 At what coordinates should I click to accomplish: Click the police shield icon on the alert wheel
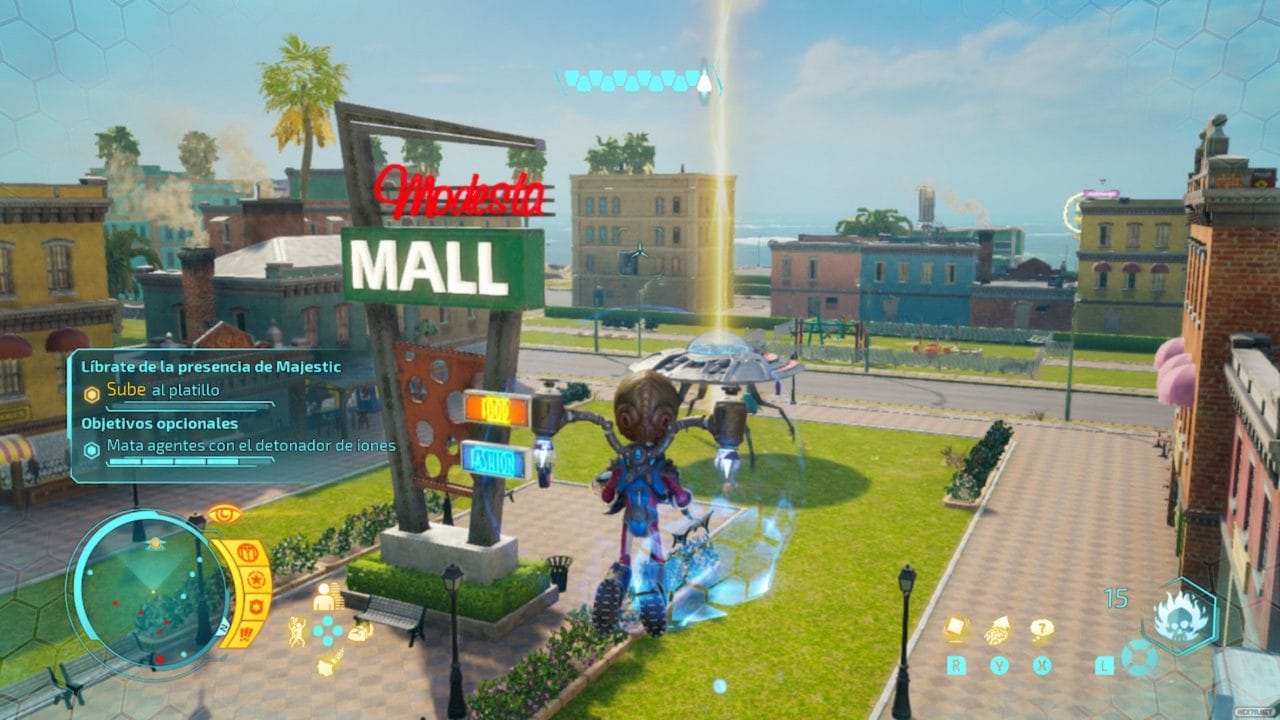tap(254, 606)
